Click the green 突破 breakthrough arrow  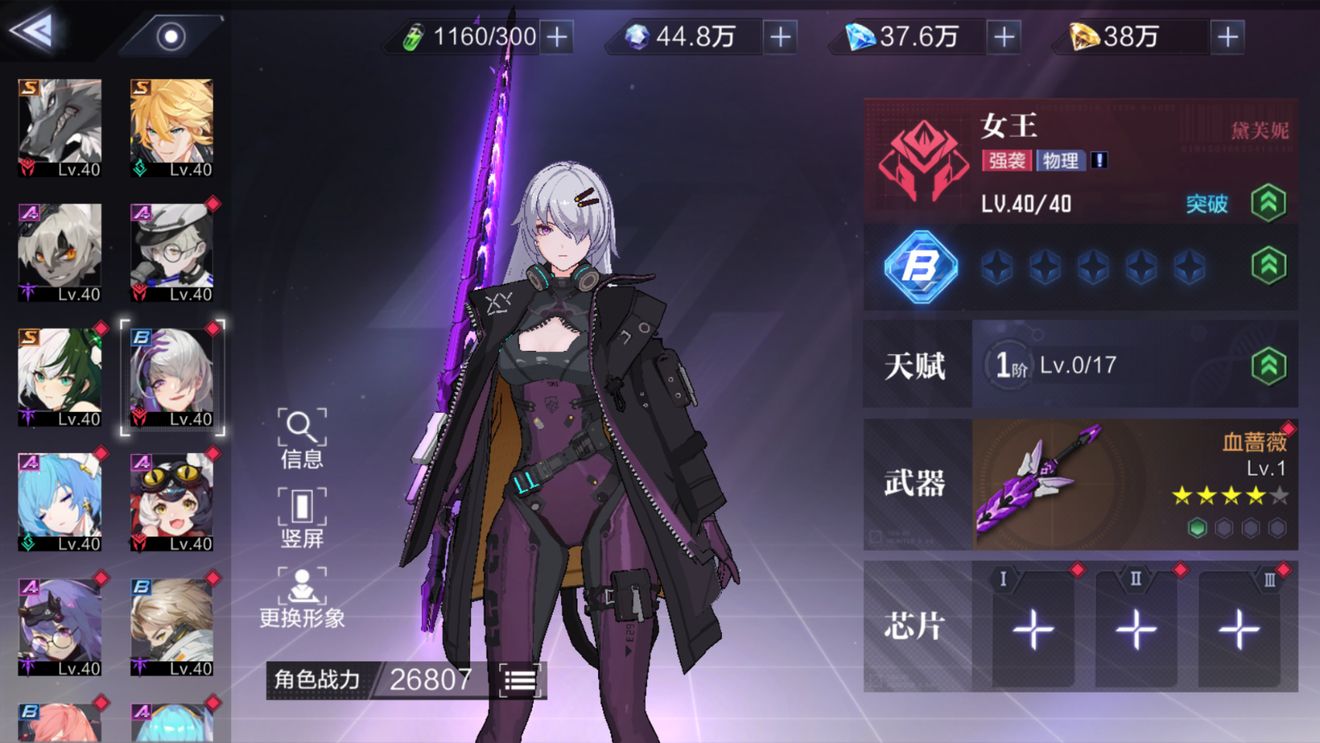point(1268,199)
